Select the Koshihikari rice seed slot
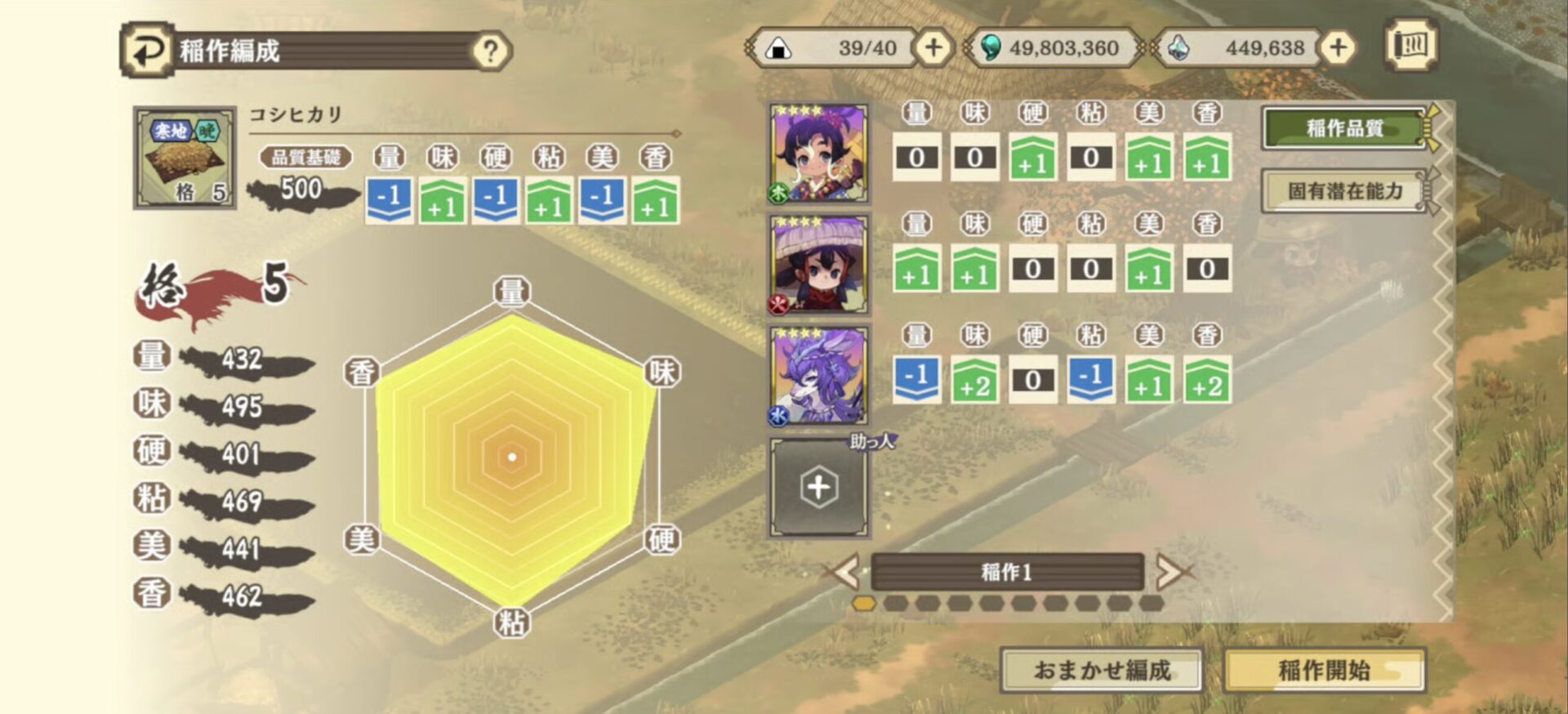Screen dimensions: 1568x714 tap(185, 158)
